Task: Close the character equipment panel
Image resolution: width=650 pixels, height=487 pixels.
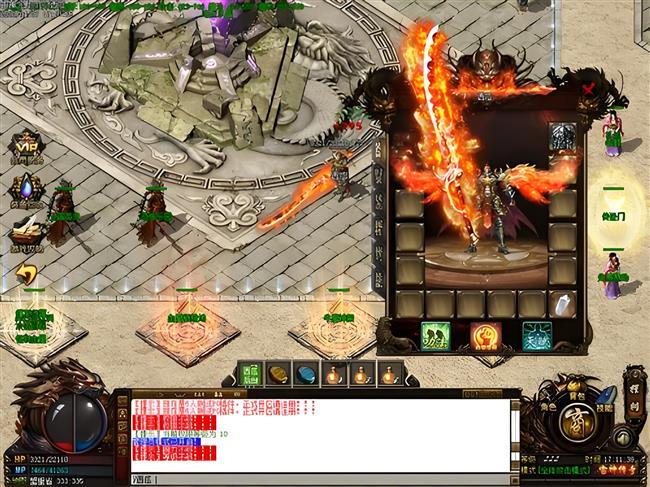Action: click(x=588, y=88)
